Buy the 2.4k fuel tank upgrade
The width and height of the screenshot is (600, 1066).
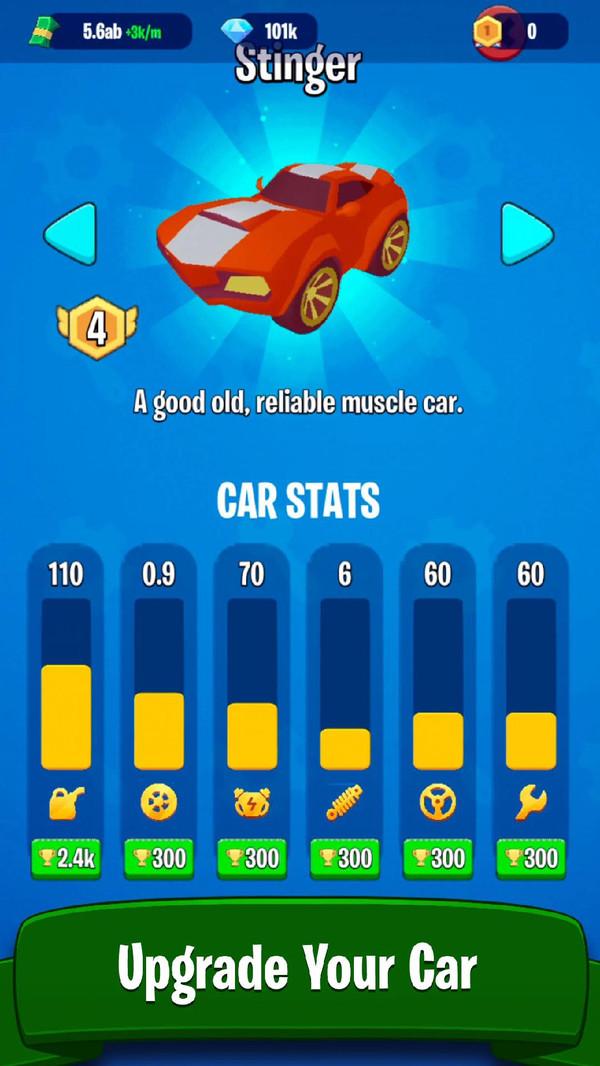[66, 858]
